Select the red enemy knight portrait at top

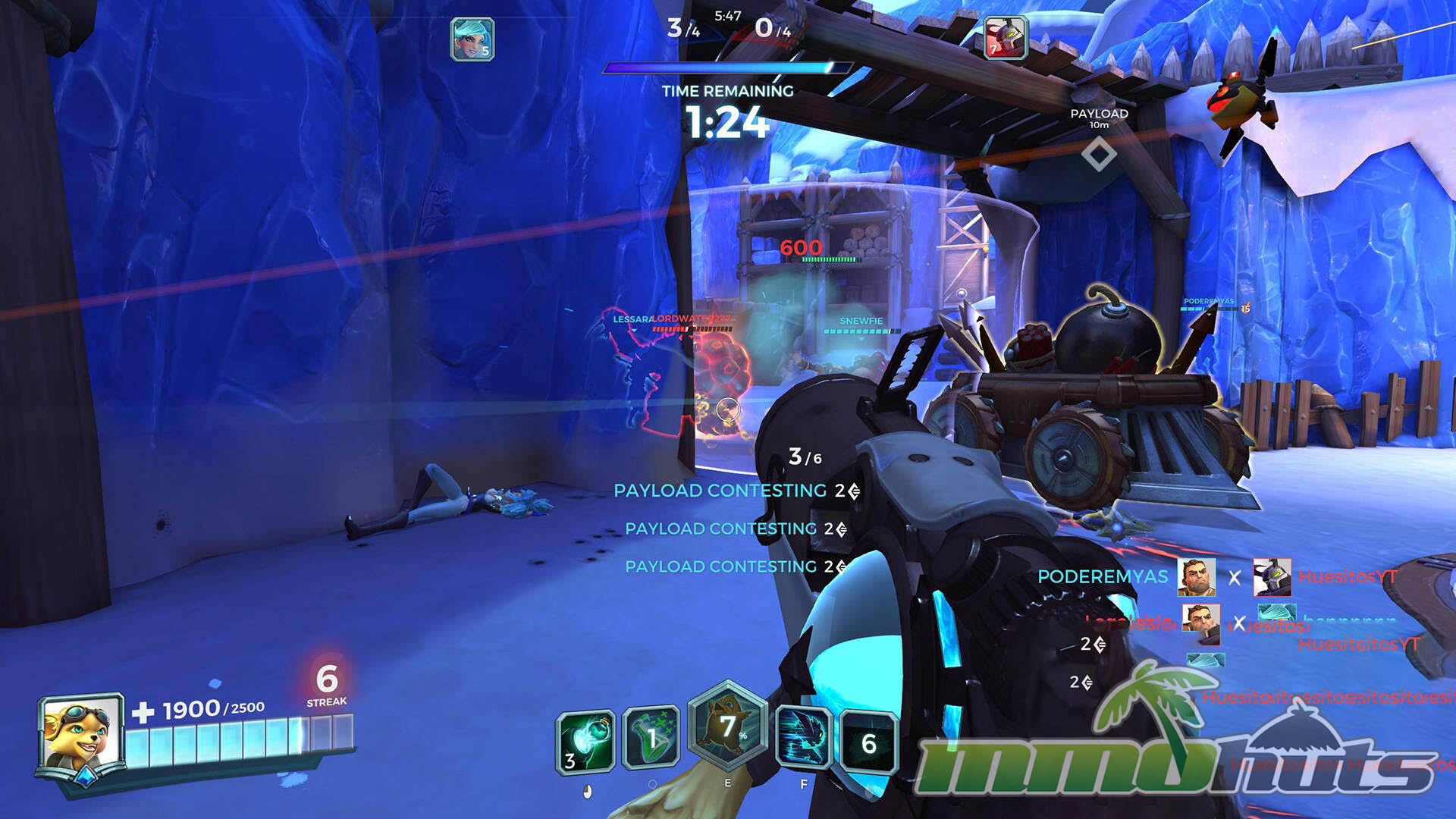click(x=1005, y=38)
